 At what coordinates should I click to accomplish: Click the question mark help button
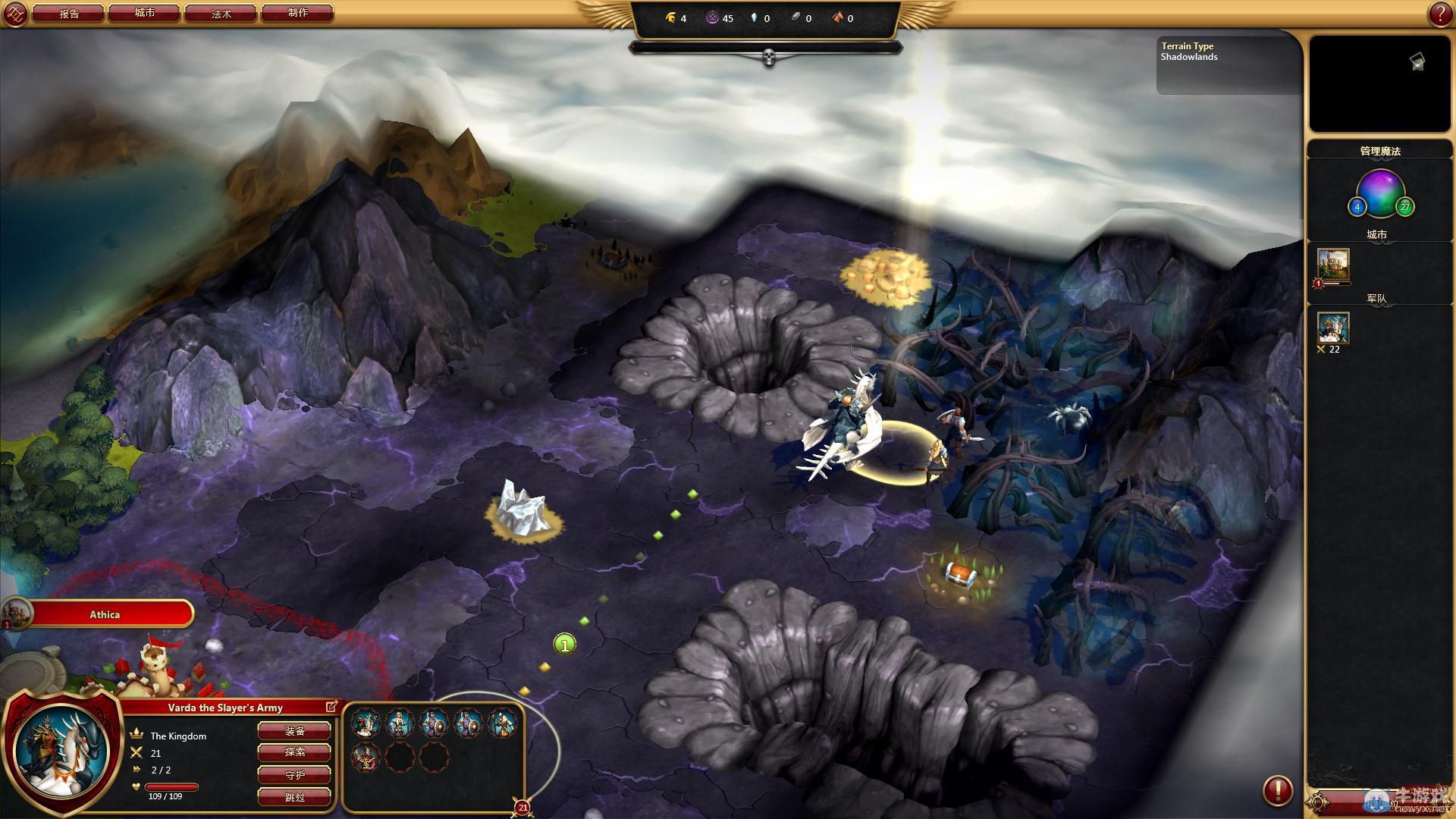click(1440, 14)
